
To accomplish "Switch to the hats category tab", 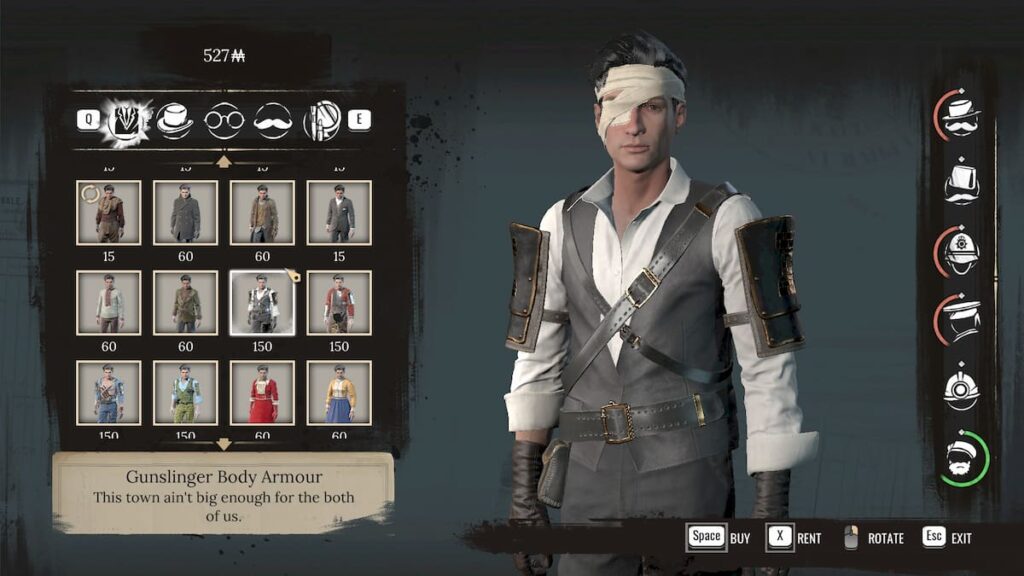I will pos(175,120).
